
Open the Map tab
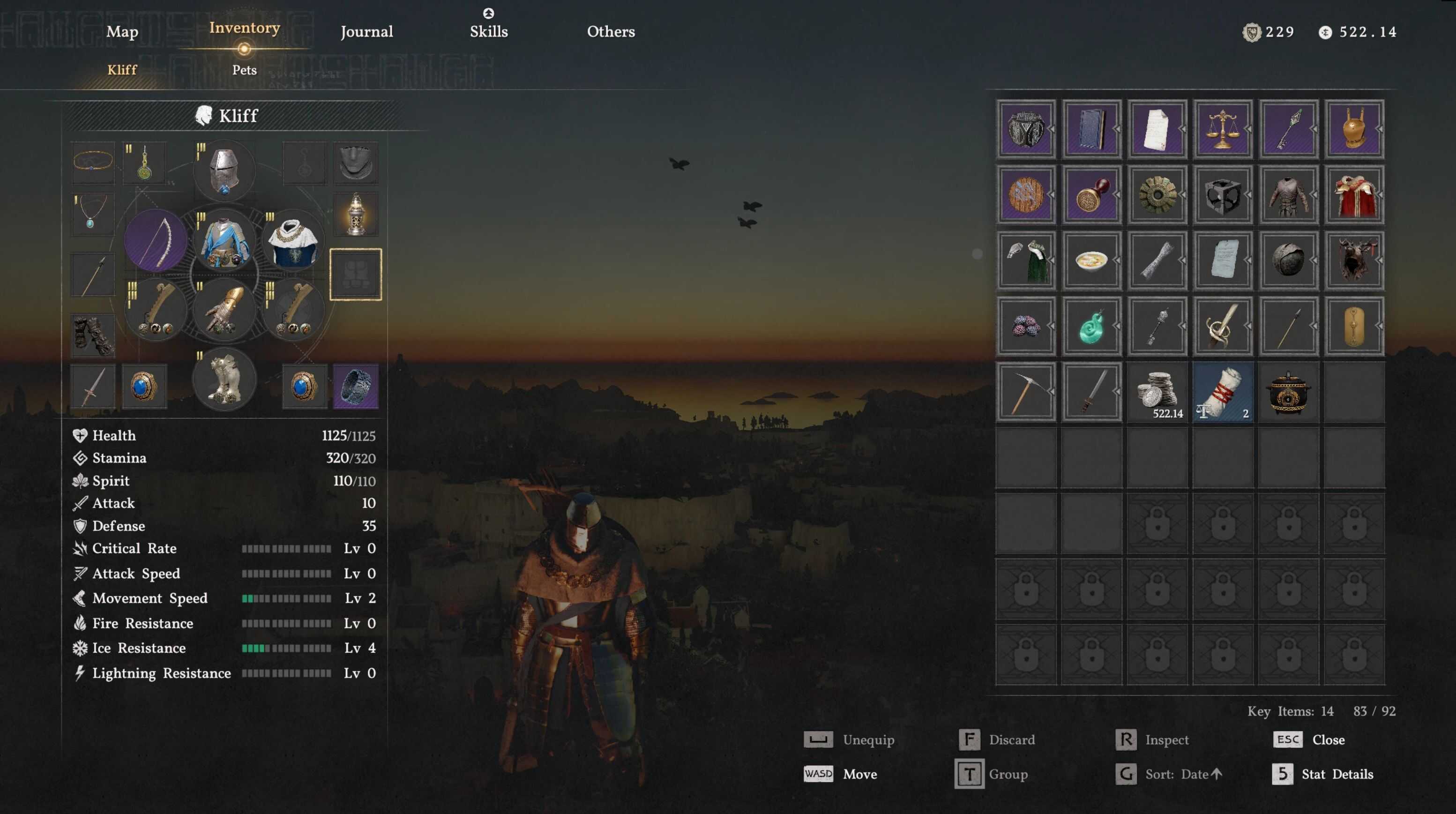click(122, 32)
